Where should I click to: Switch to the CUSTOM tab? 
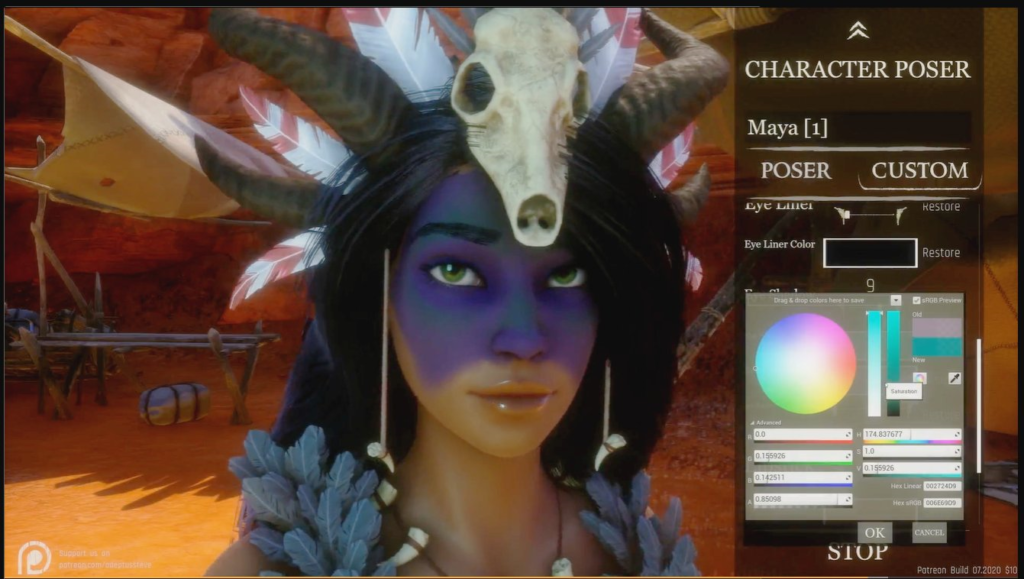(919, 170)
